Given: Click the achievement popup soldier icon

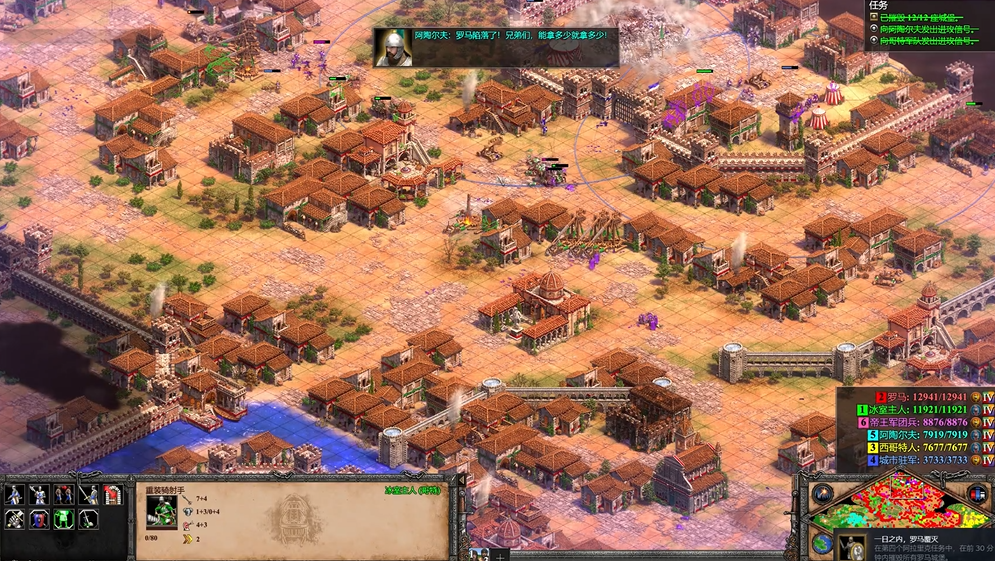Looking at the screenshot, I should click(x=852, y=547).
